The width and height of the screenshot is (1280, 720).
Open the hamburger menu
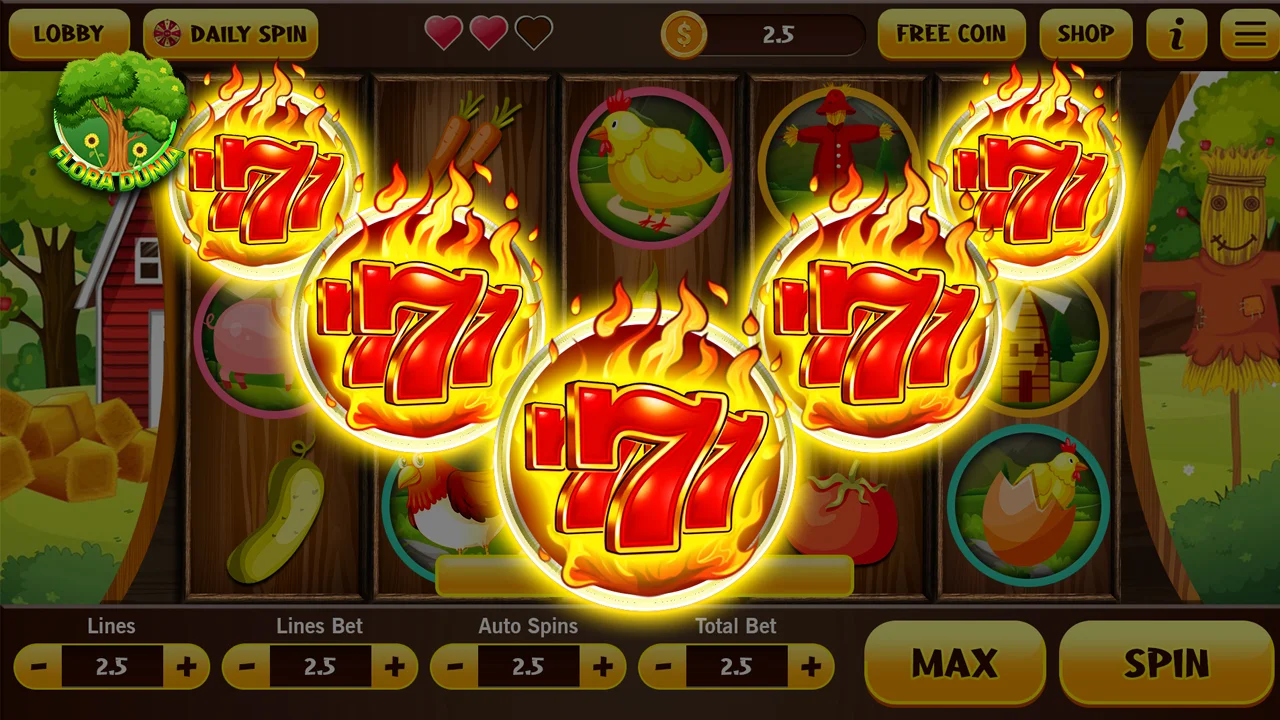click(x=1249, y=34)
